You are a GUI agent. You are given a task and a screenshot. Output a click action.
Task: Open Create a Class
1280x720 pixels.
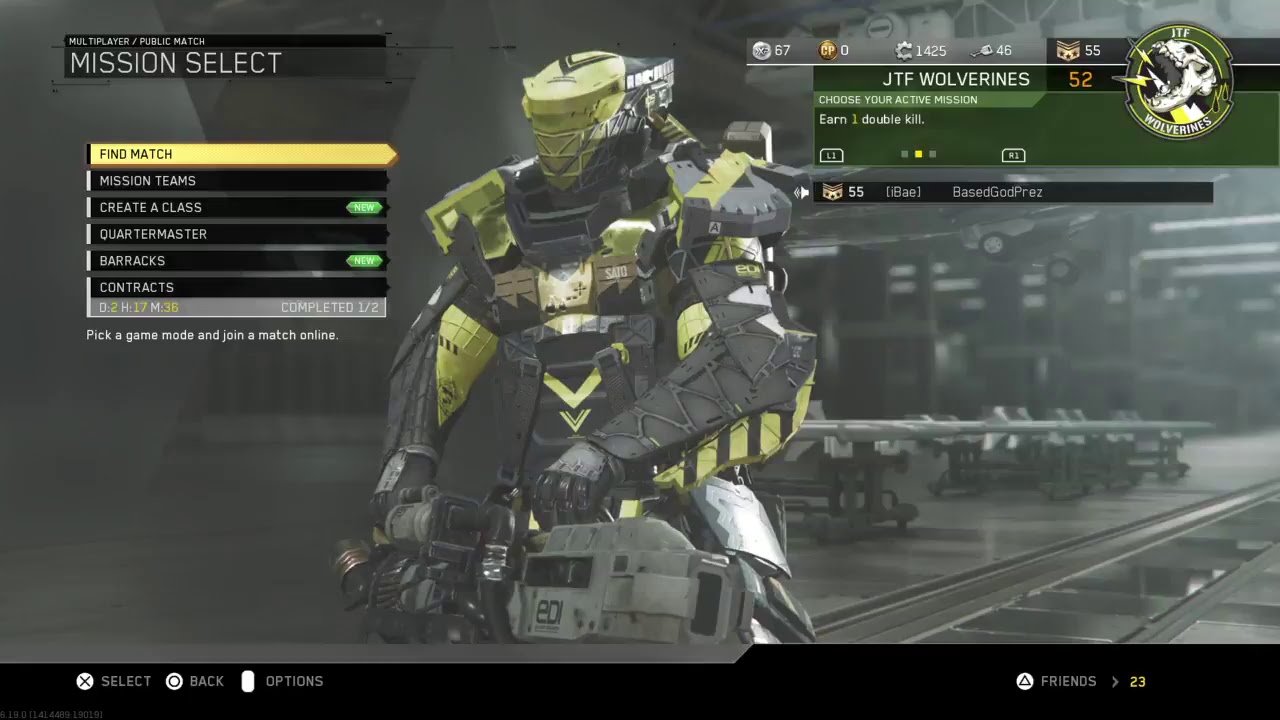[x=237, y=207]
